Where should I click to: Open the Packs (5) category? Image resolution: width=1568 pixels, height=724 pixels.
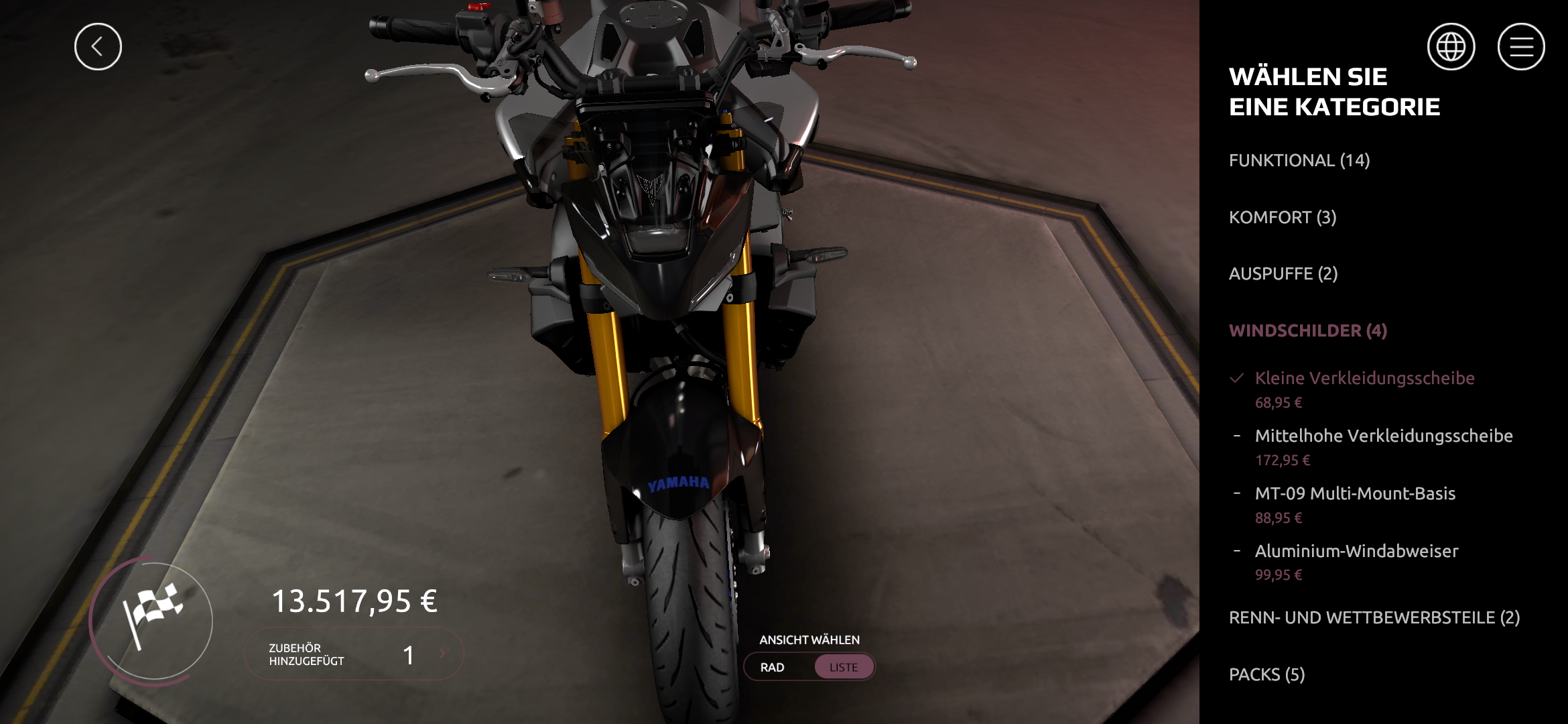point(1266,675)
